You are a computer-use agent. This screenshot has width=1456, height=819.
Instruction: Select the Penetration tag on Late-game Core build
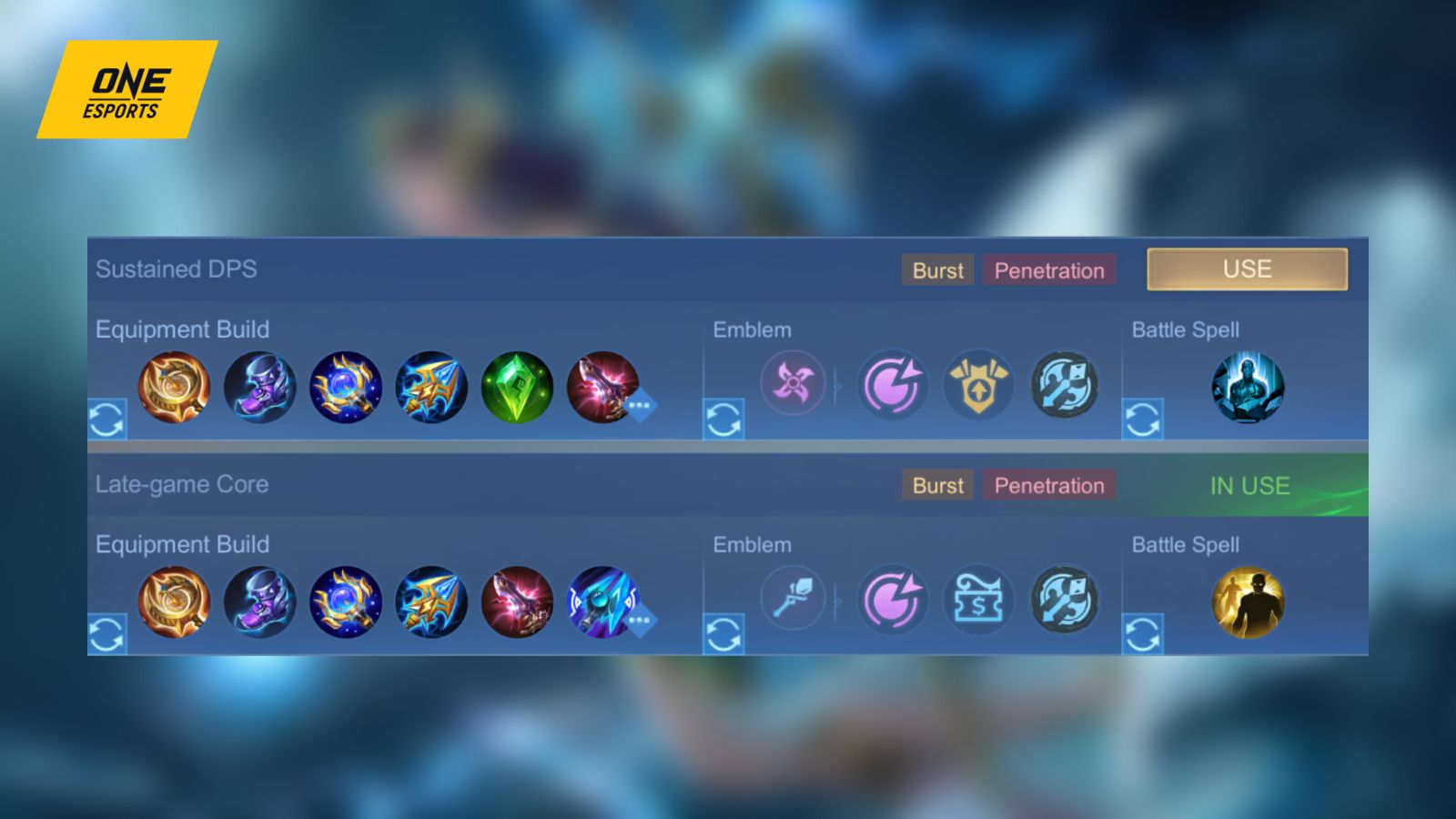1049,485
